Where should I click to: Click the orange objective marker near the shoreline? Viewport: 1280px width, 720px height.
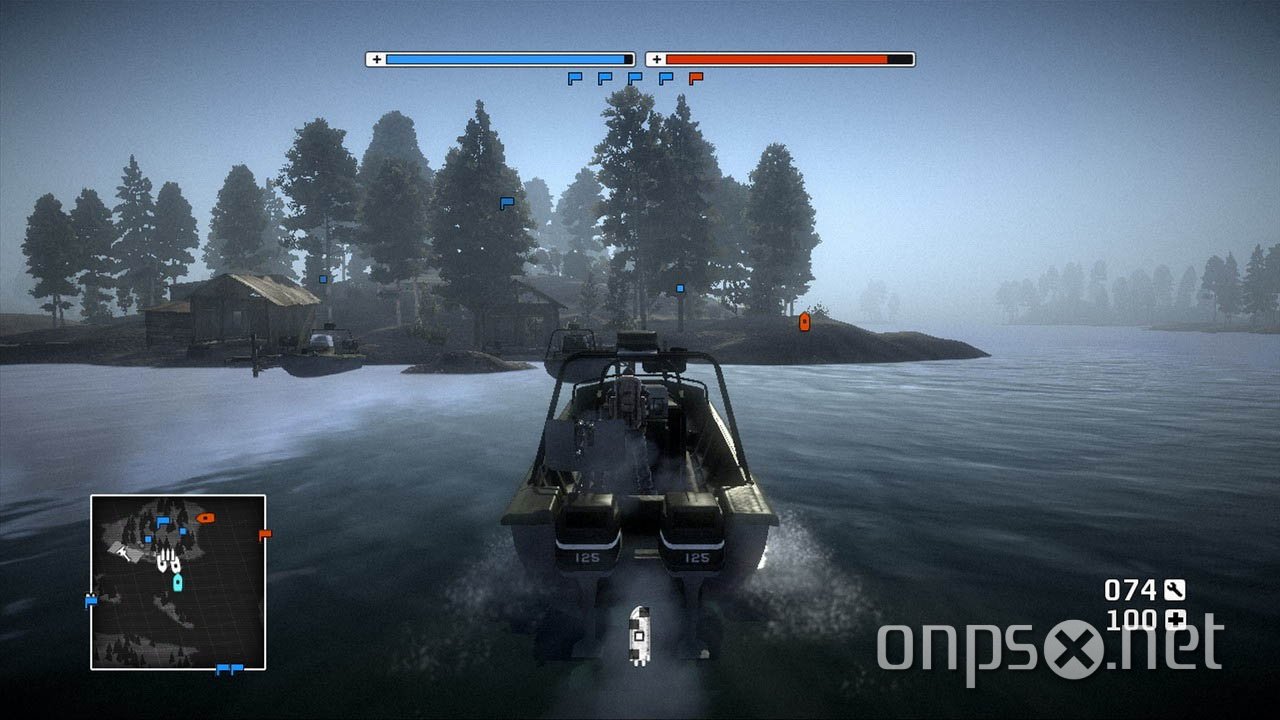click(803, 323)
